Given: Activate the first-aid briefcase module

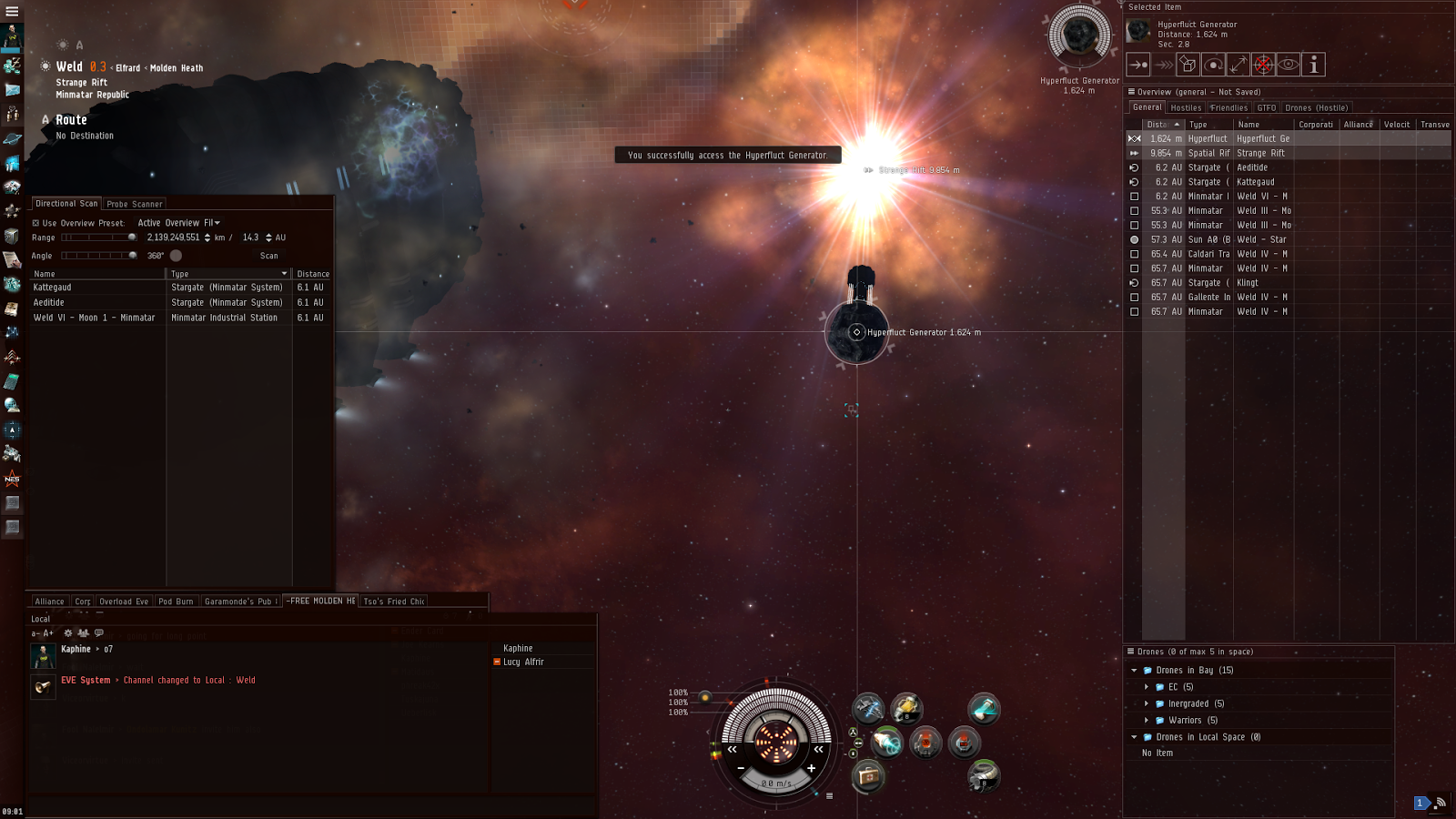Looking at the screenshot, I should coord(868,776).
